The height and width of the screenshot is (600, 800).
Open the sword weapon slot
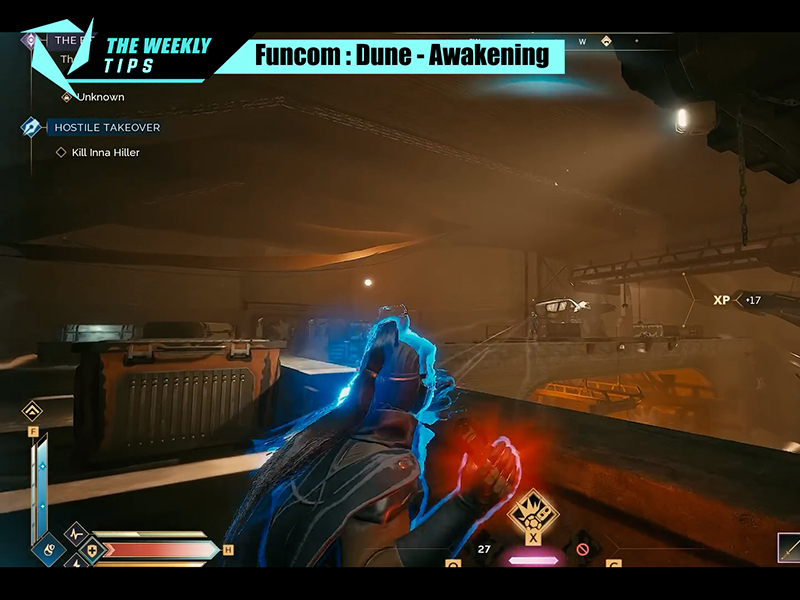[x=788, y=548]
